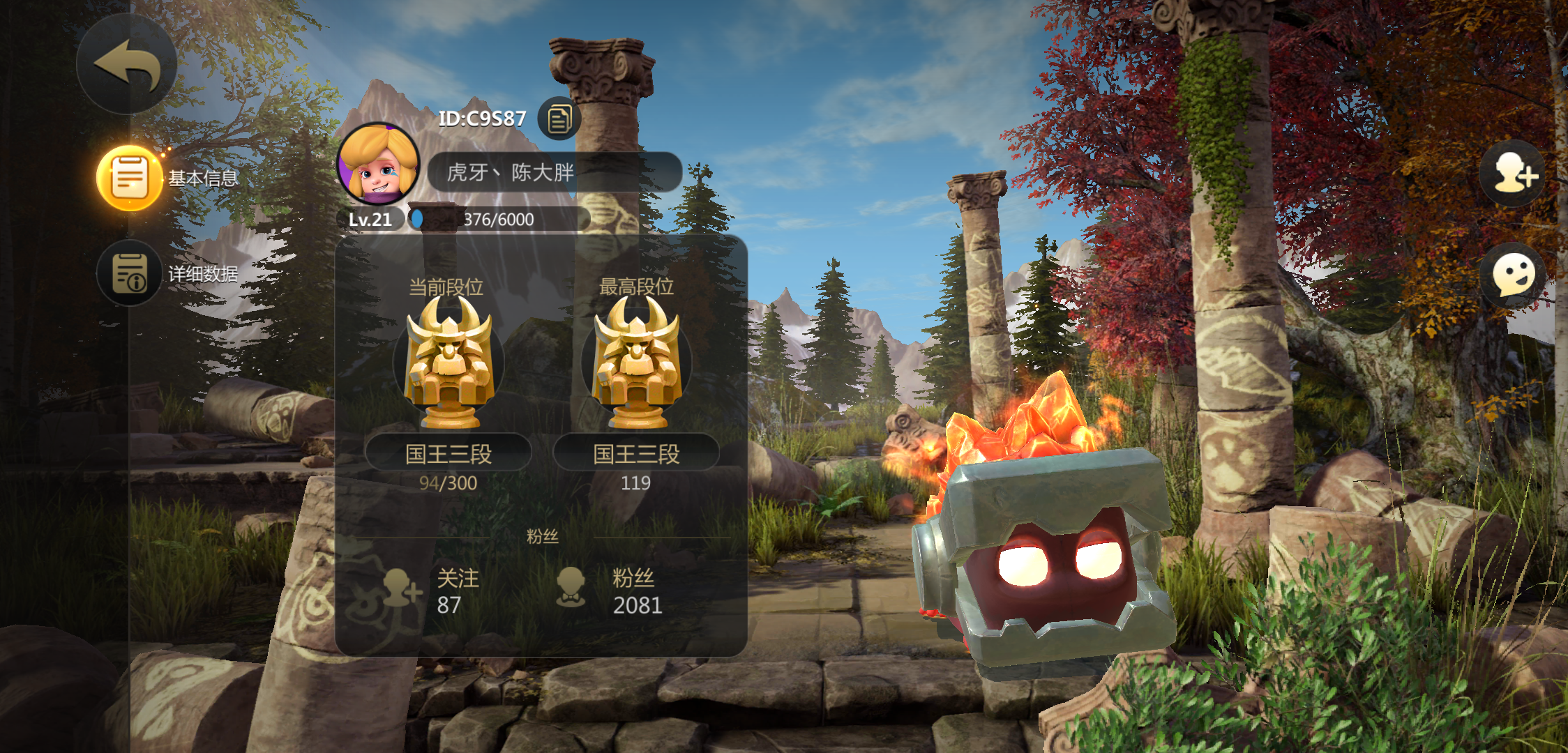This screenshot has width=1568, height=753.
Task: Go back with the arrow button
Action: click(x=126, y=65)
